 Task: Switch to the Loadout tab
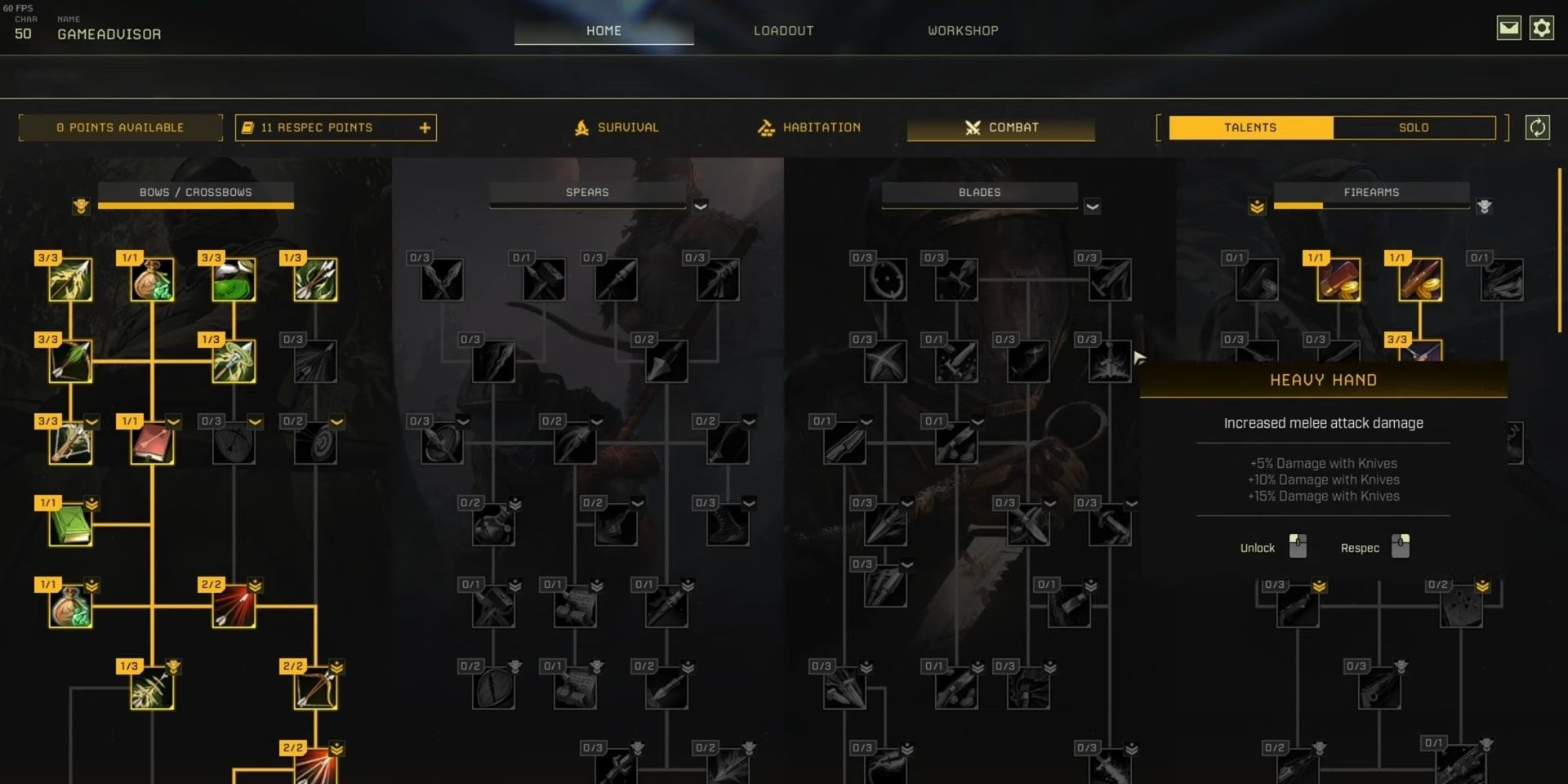[783, 30]
